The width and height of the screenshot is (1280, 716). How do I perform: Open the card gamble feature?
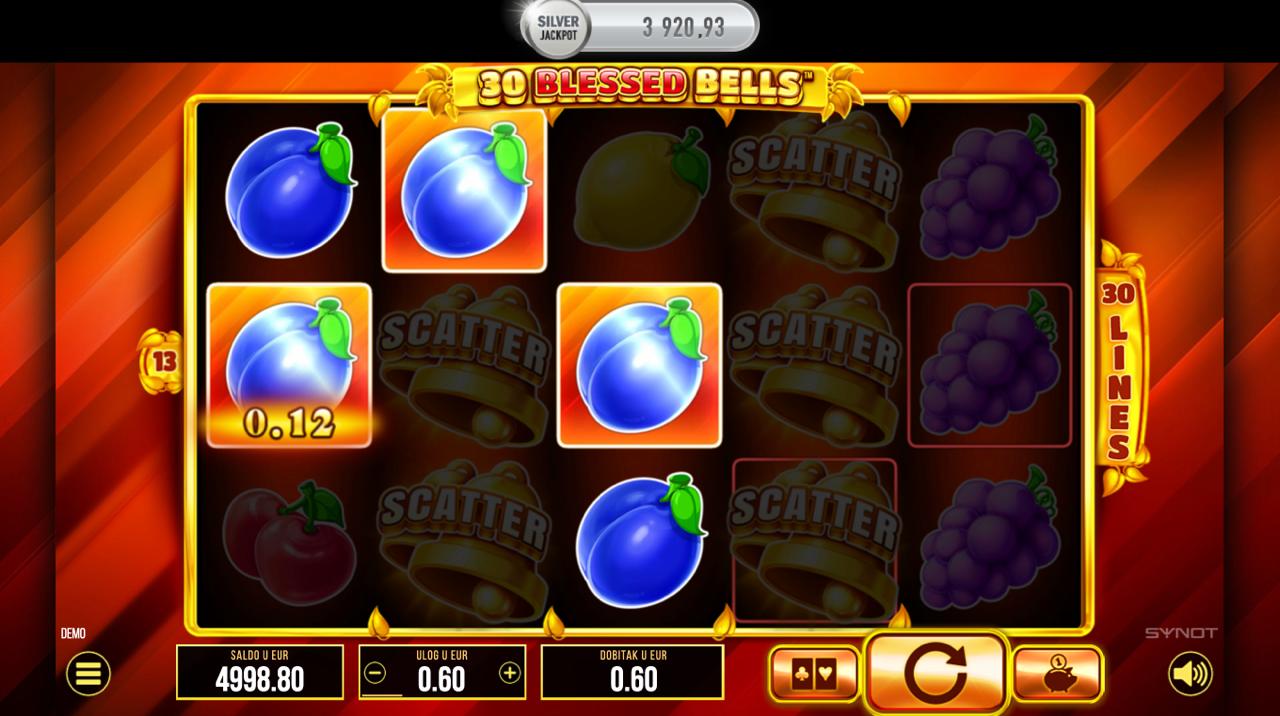point(814,674)
